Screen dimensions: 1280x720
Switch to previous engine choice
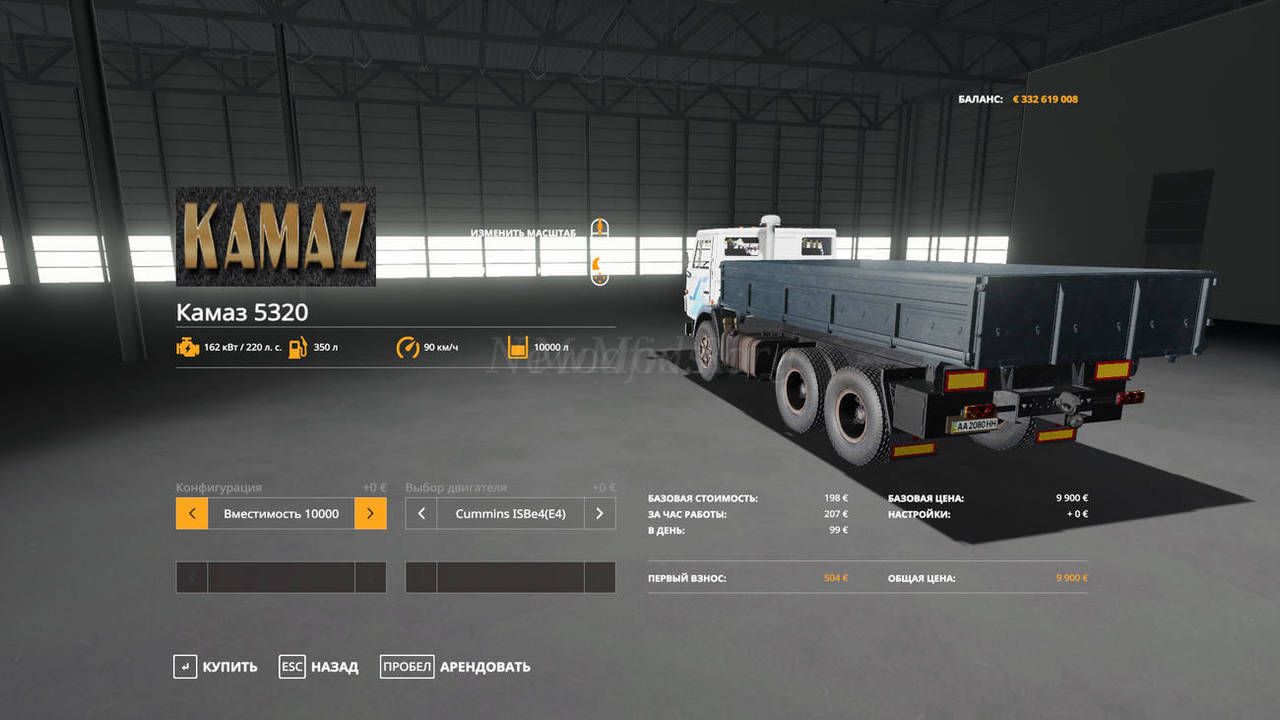421,514
